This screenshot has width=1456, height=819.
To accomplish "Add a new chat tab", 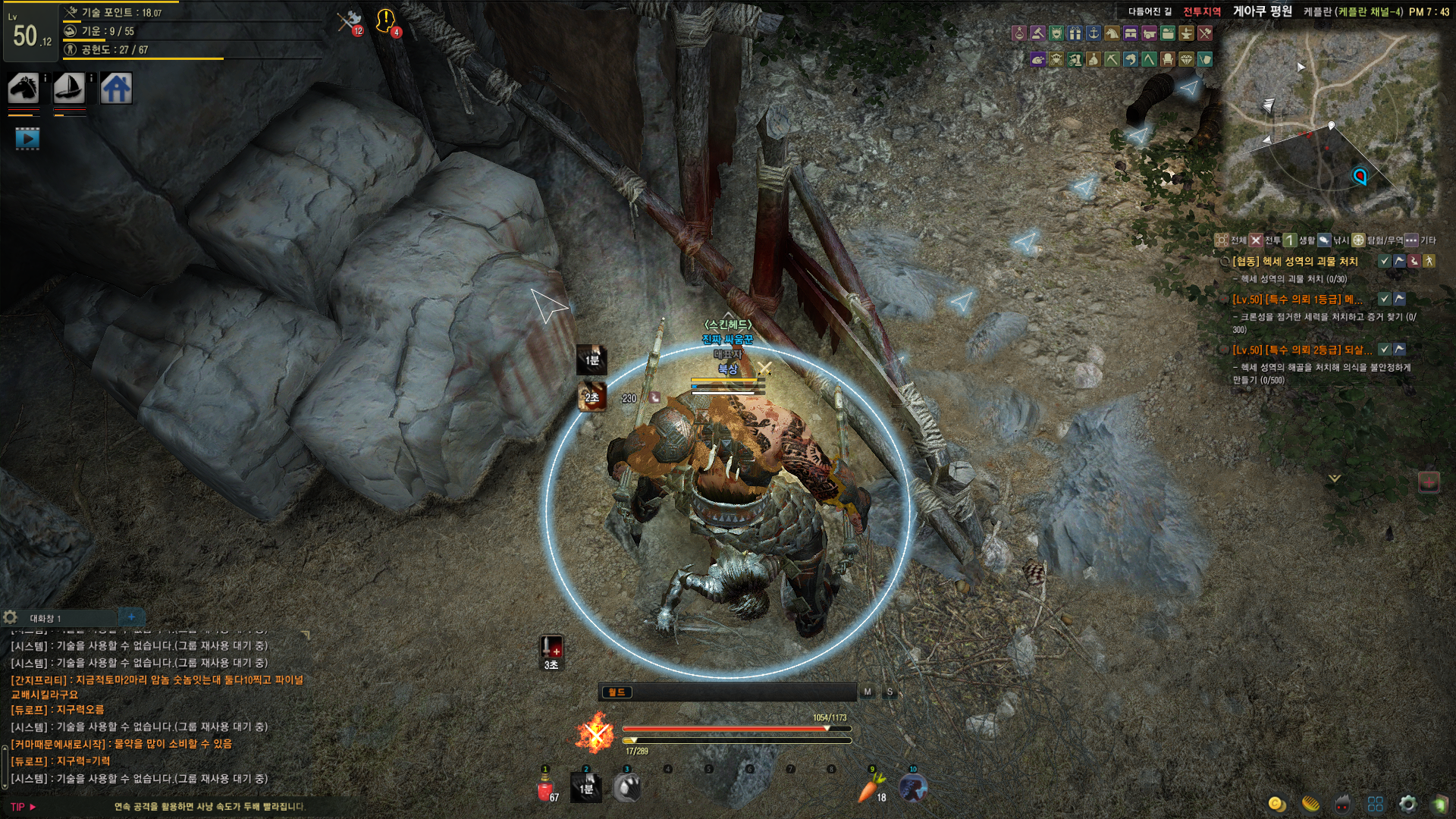I will click(x=131, y=617).
